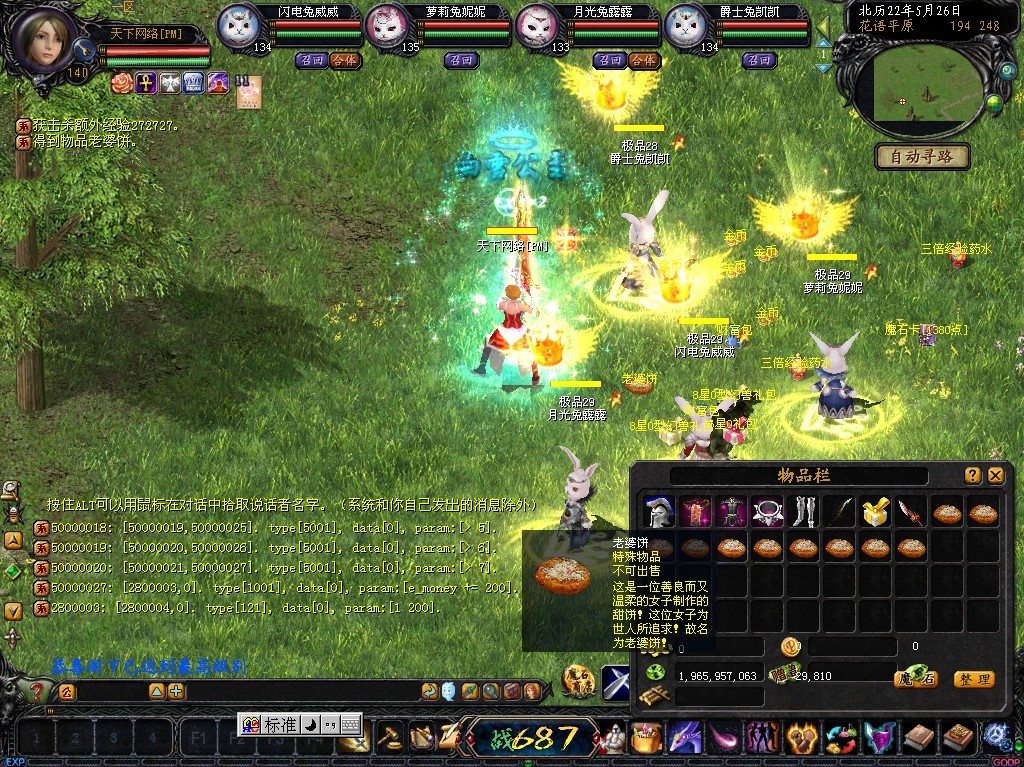This screenshot has height=767, width=1024.
Task: Click 合体 under 闪电兔威威
Action: pyautogui.click(x=344, y=60)
